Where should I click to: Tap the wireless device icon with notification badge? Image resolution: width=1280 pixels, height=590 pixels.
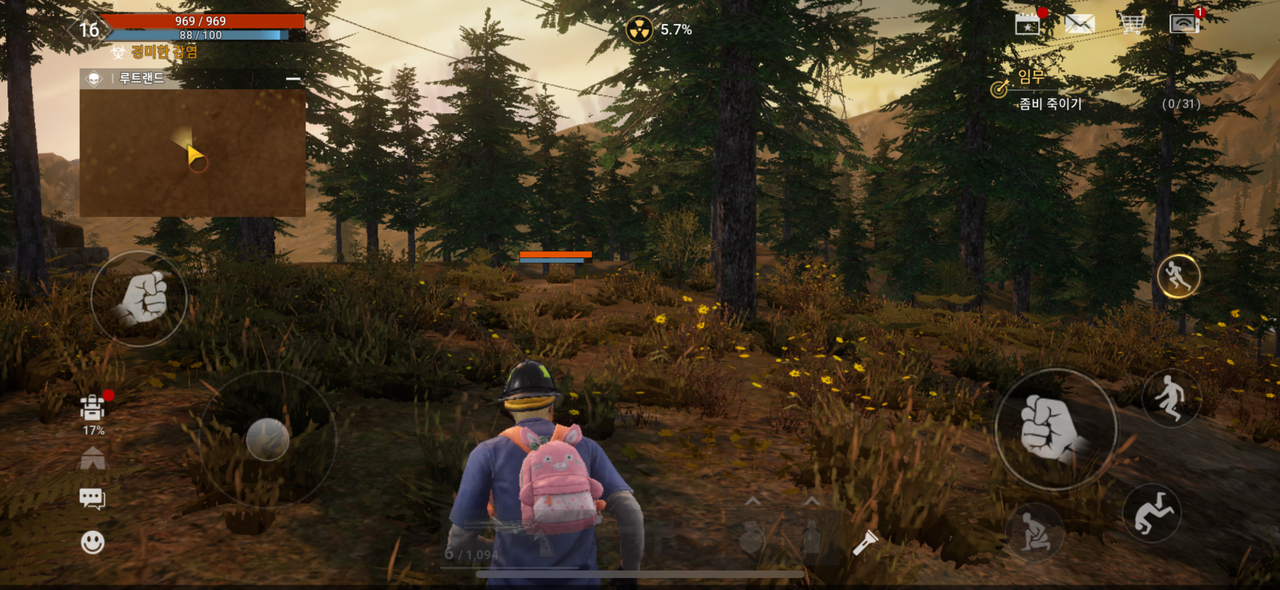(x=1184, y=24)
